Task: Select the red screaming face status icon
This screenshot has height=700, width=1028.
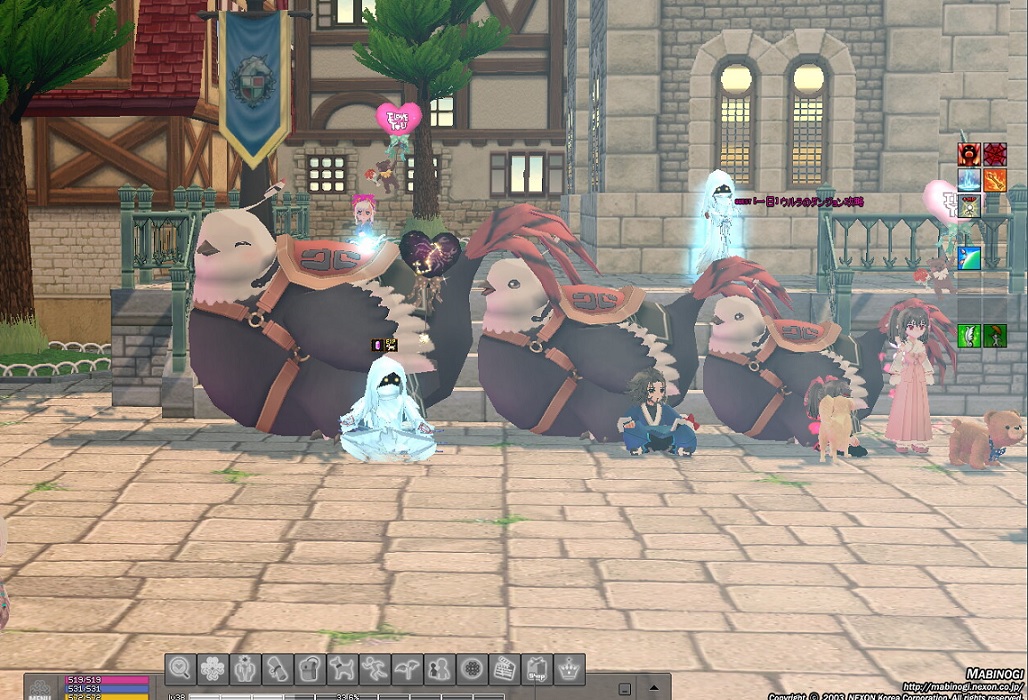Action: pos(969,154)
